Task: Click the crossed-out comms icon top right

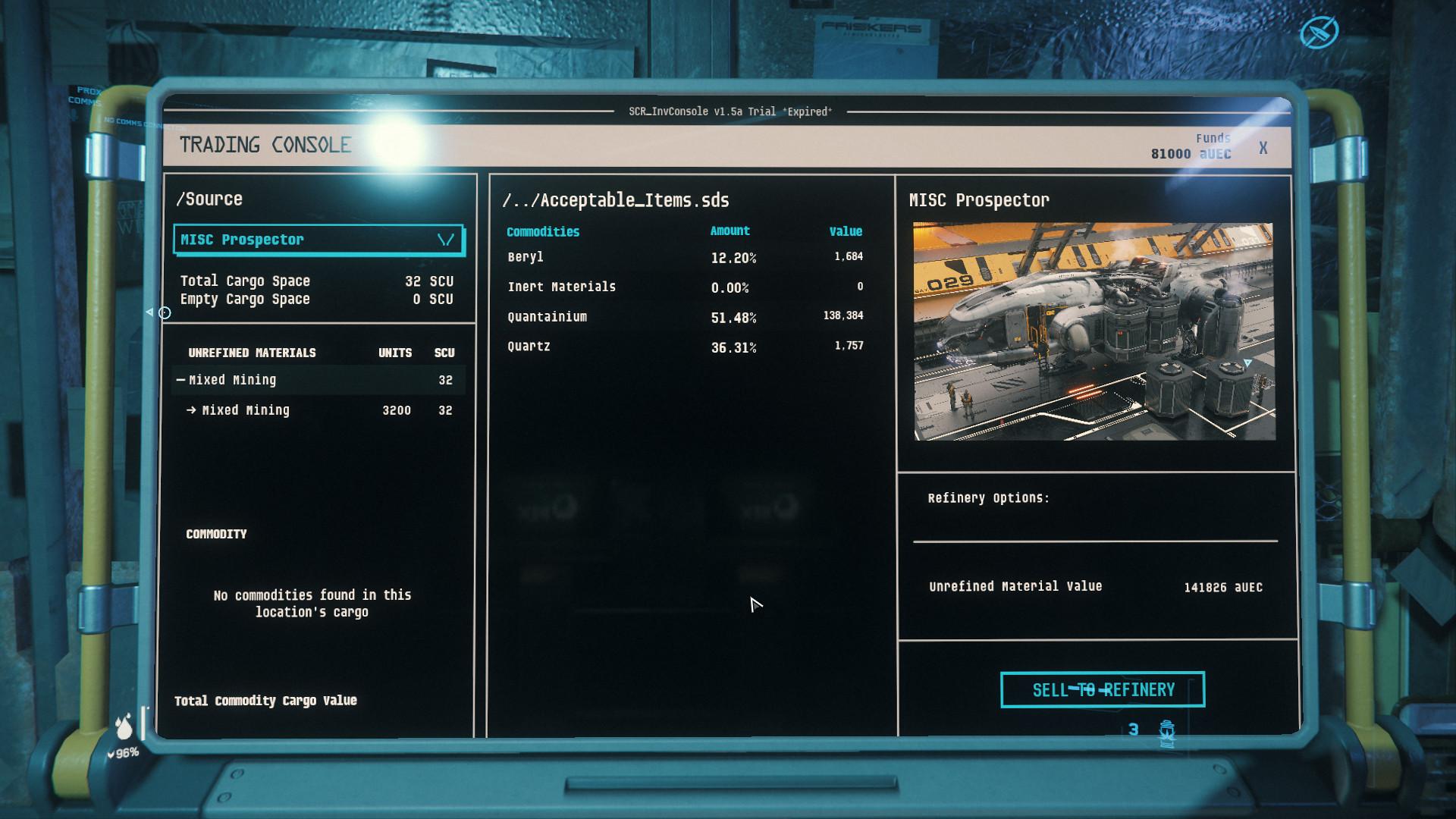Action: (1319, 32)
